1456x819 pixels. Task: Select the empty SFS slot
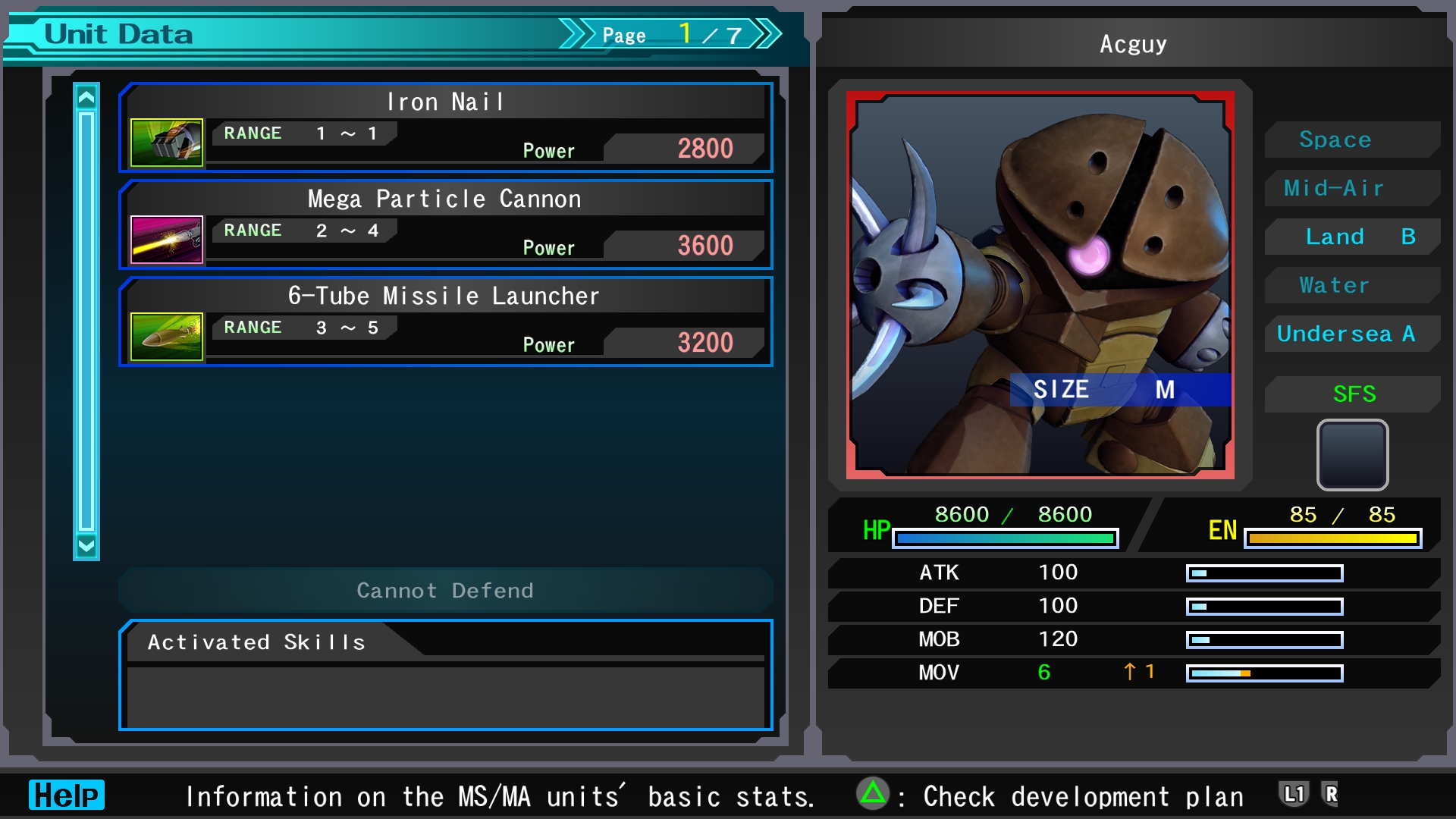(x=1352, y=455)
